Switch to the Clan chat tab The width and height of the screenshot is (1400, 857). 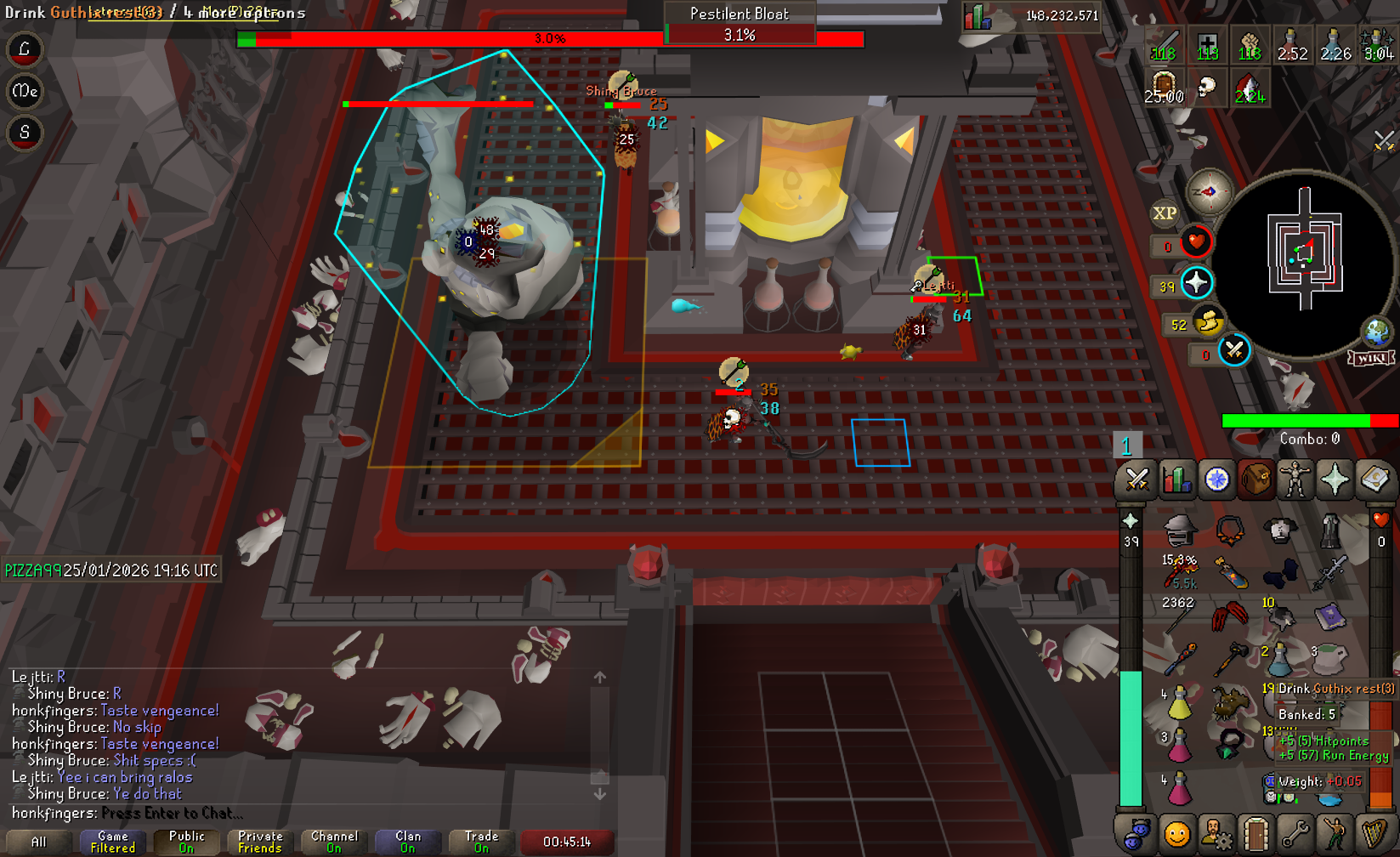pyautogui.click(x=408, y=842)
